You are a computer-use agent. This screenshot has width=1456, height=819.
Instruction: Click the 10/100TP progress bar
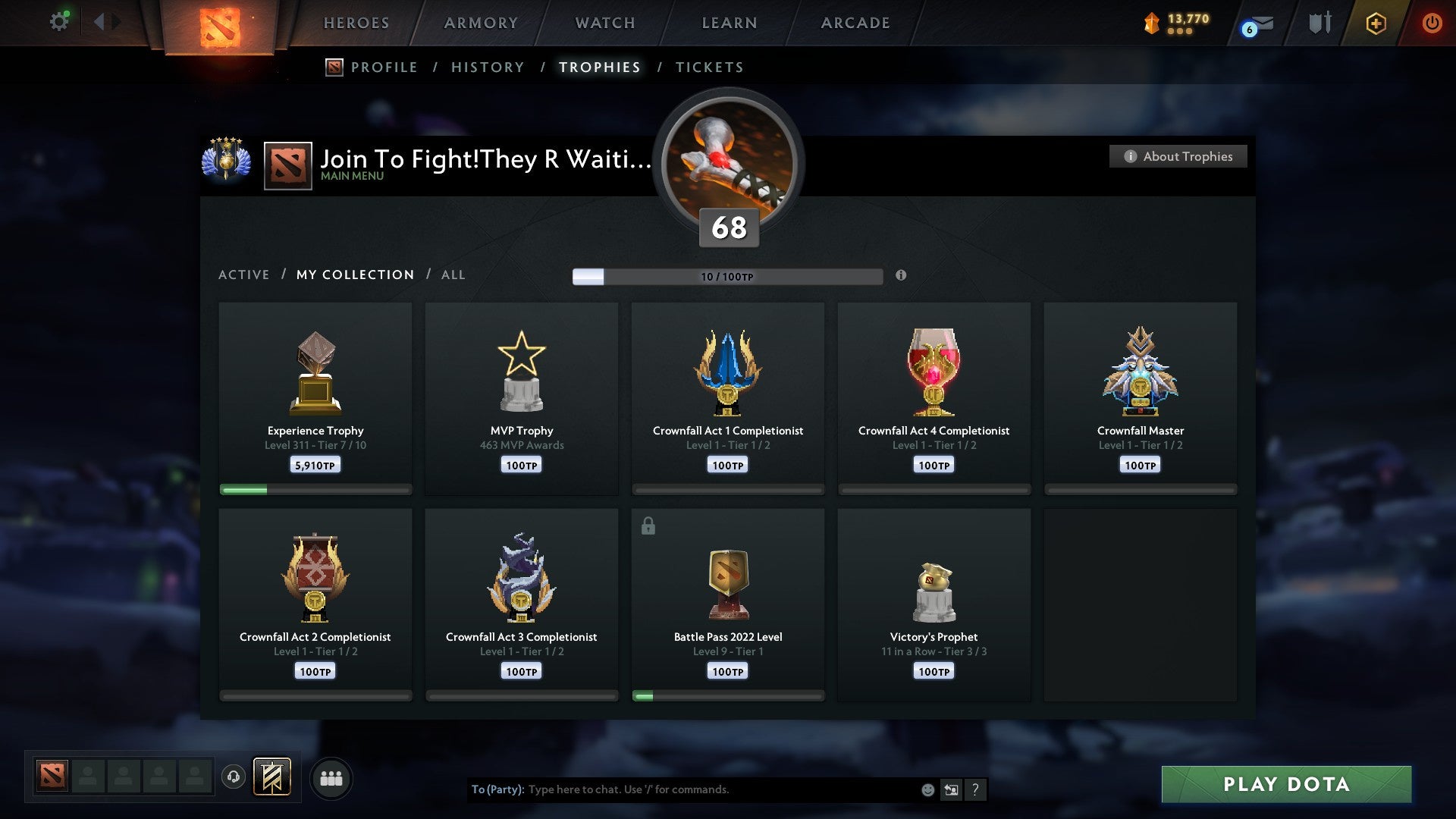(x=728, y=277)
